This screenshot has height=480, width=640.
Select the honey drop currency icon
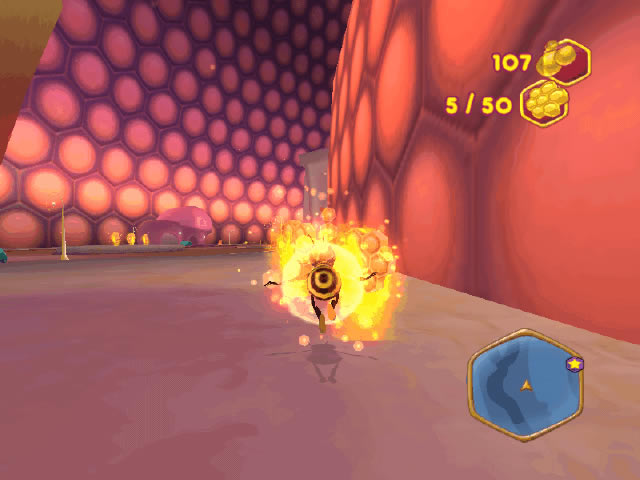(x=562, y=61)
